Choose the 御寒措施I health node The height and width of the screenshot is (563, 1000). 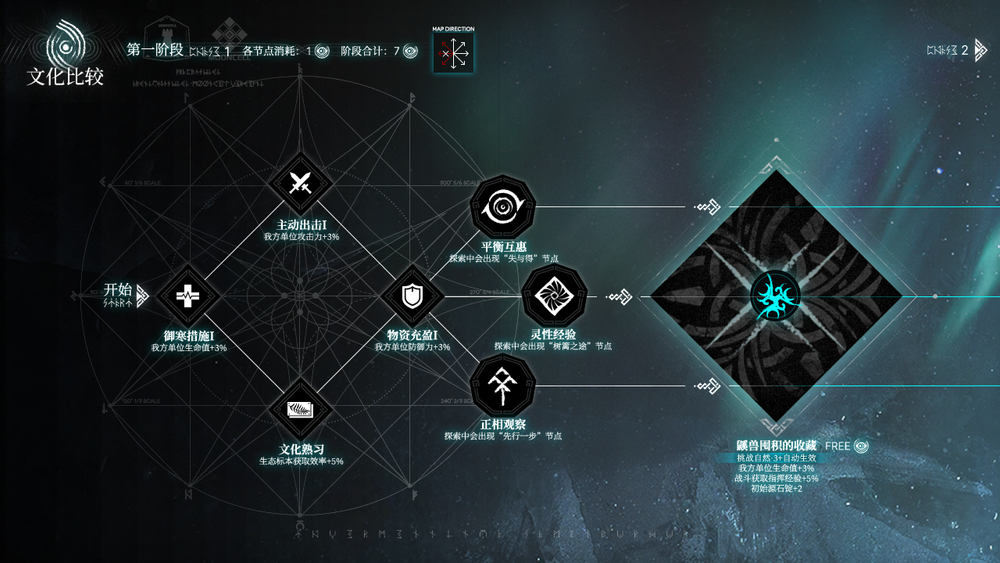(x=187, y=296)
